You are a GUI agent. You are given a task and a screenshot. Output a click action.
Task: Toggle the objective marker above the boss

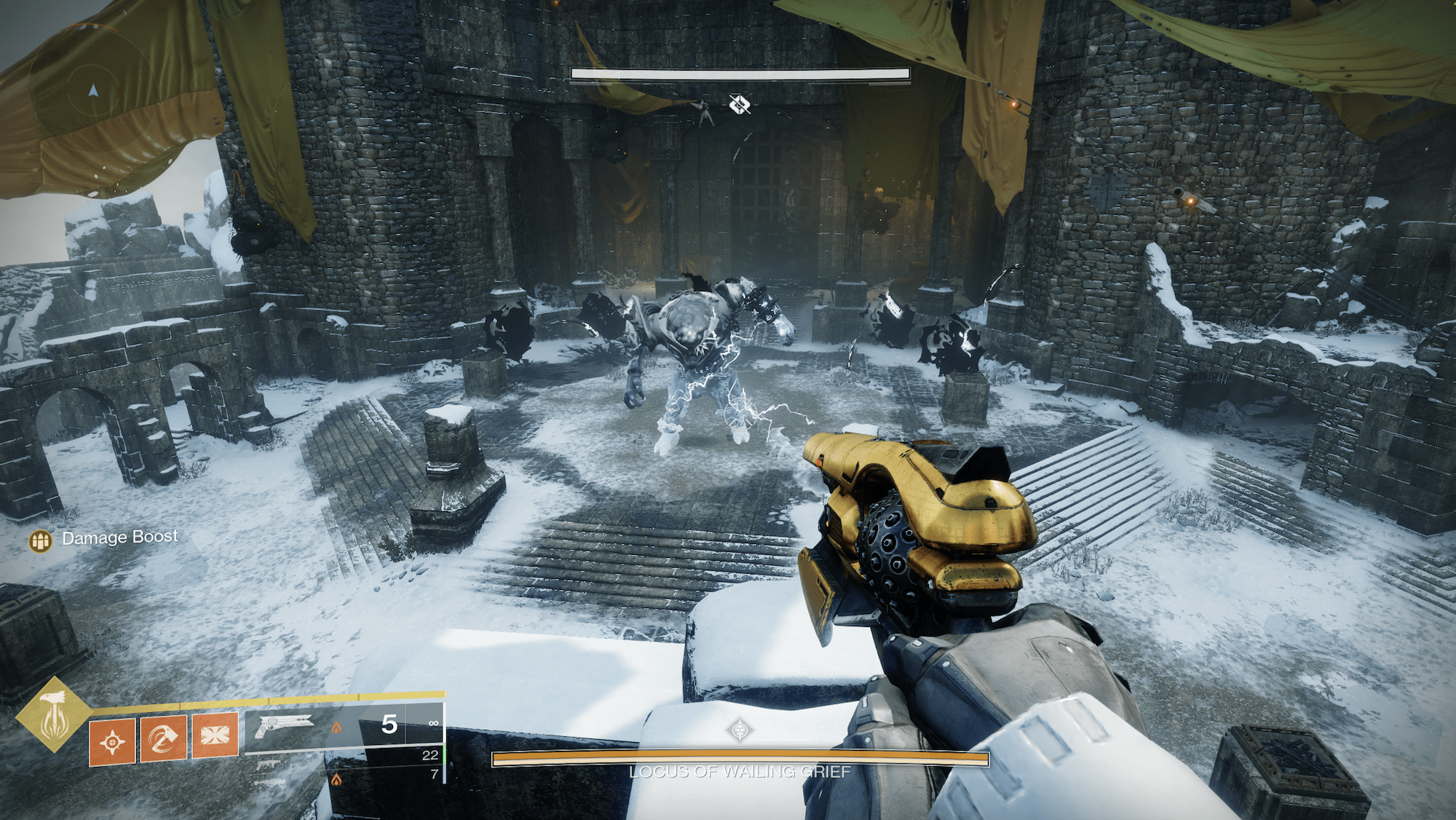(740, 104)
